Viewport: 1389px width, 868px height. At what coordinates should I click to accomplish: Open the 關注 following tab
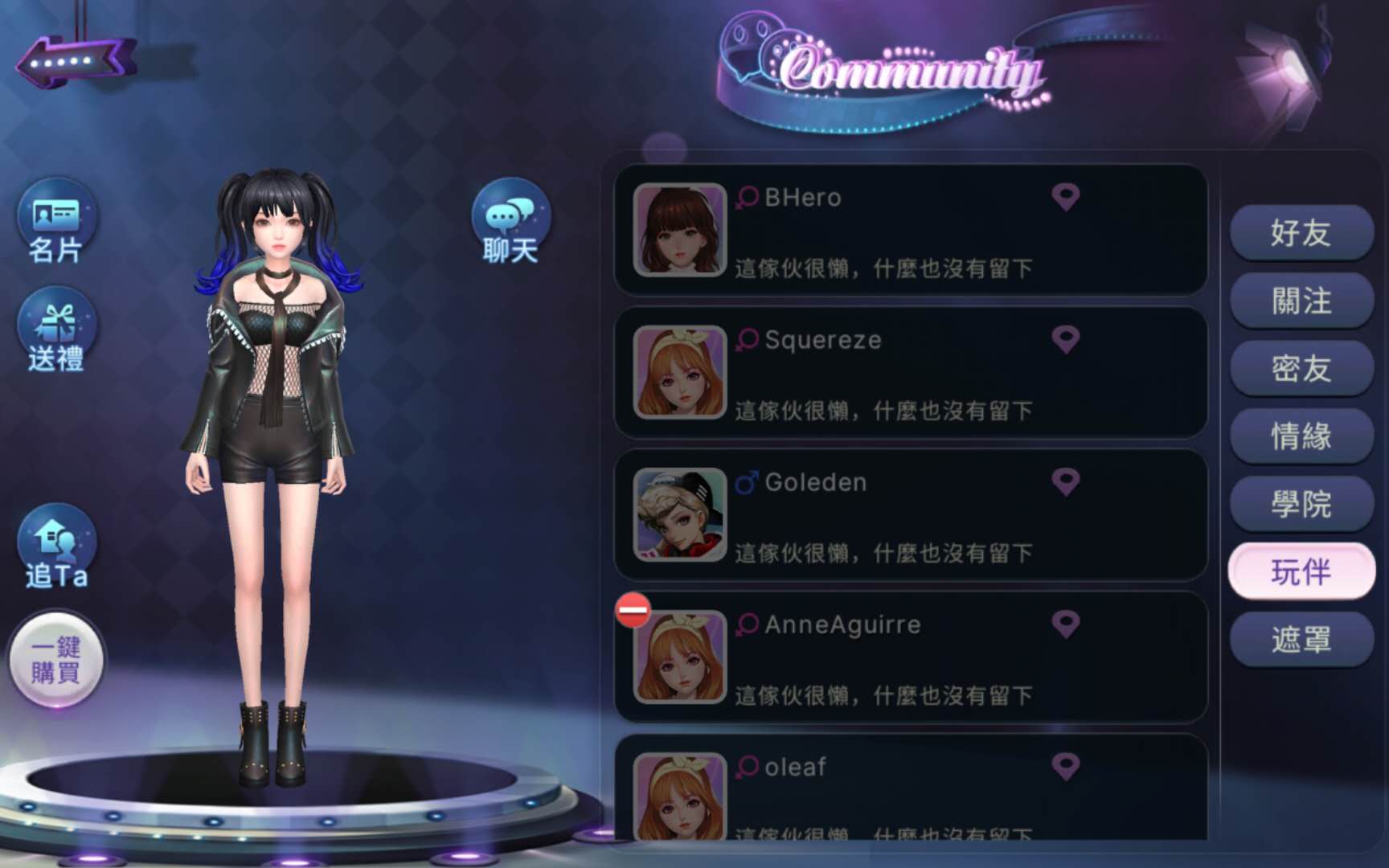click(1301, 301)
